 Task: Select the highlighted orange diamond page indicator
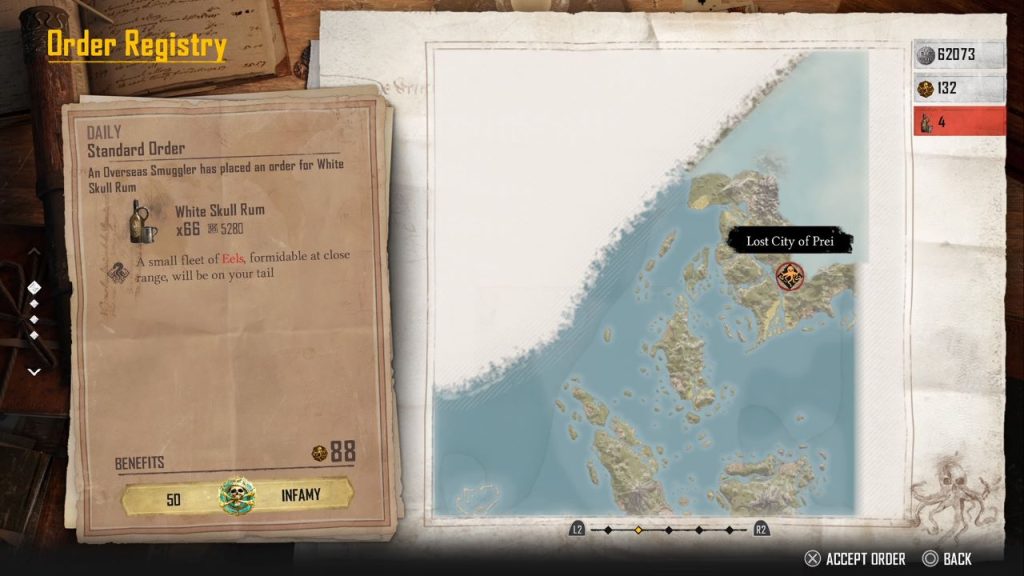point(637,529)
